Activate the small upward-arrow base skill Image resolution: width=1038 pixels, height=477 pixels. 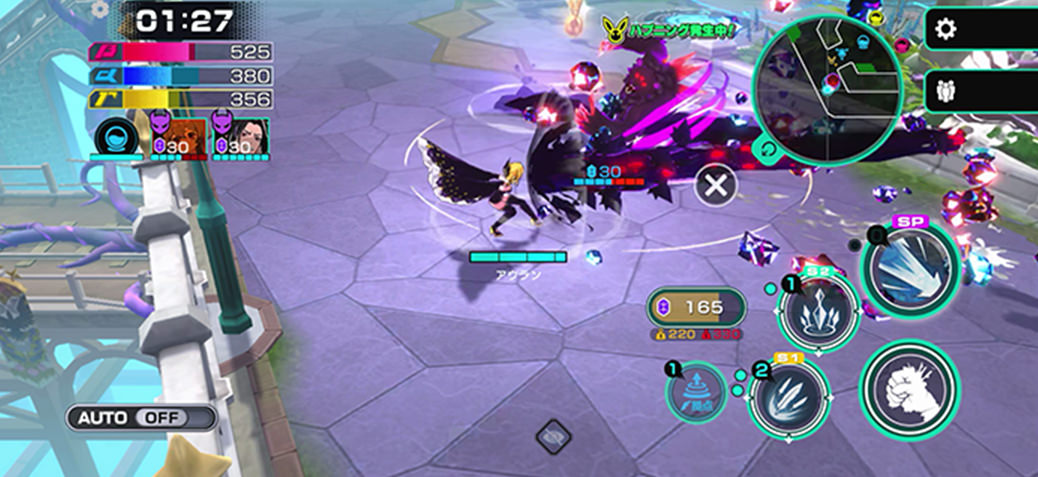pos(696,392)
